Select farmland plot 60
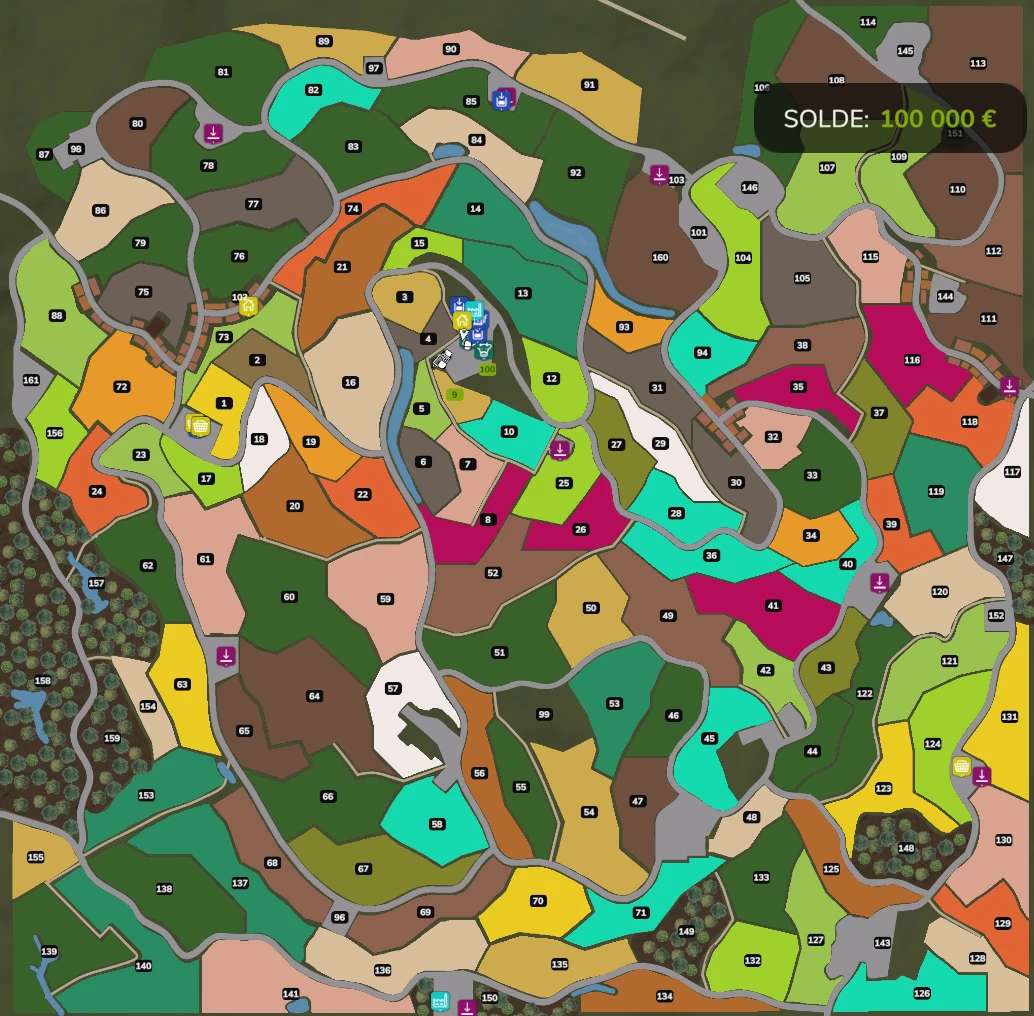1034x1016 pixels. (289, 597)
